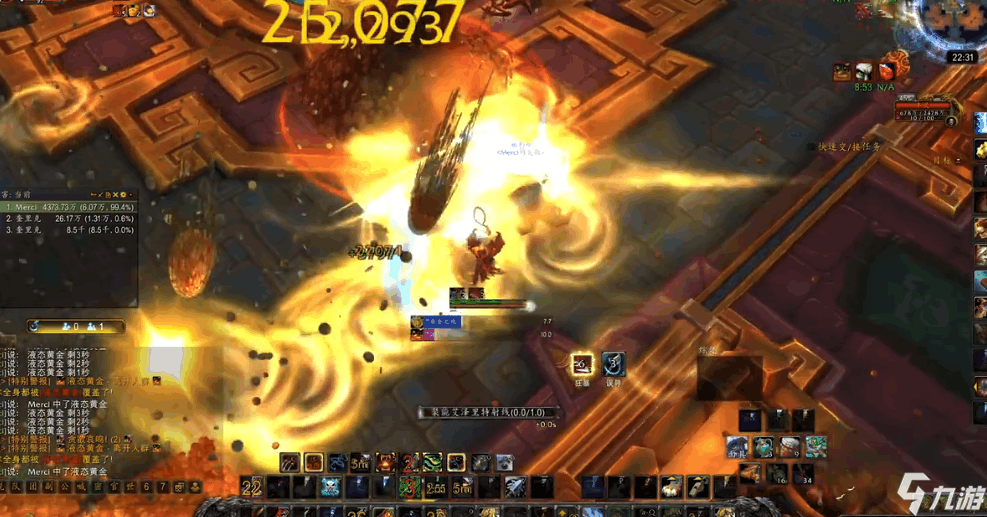
Task: Use the ability with the 2:55 cooldown
Action: point(435,487)
